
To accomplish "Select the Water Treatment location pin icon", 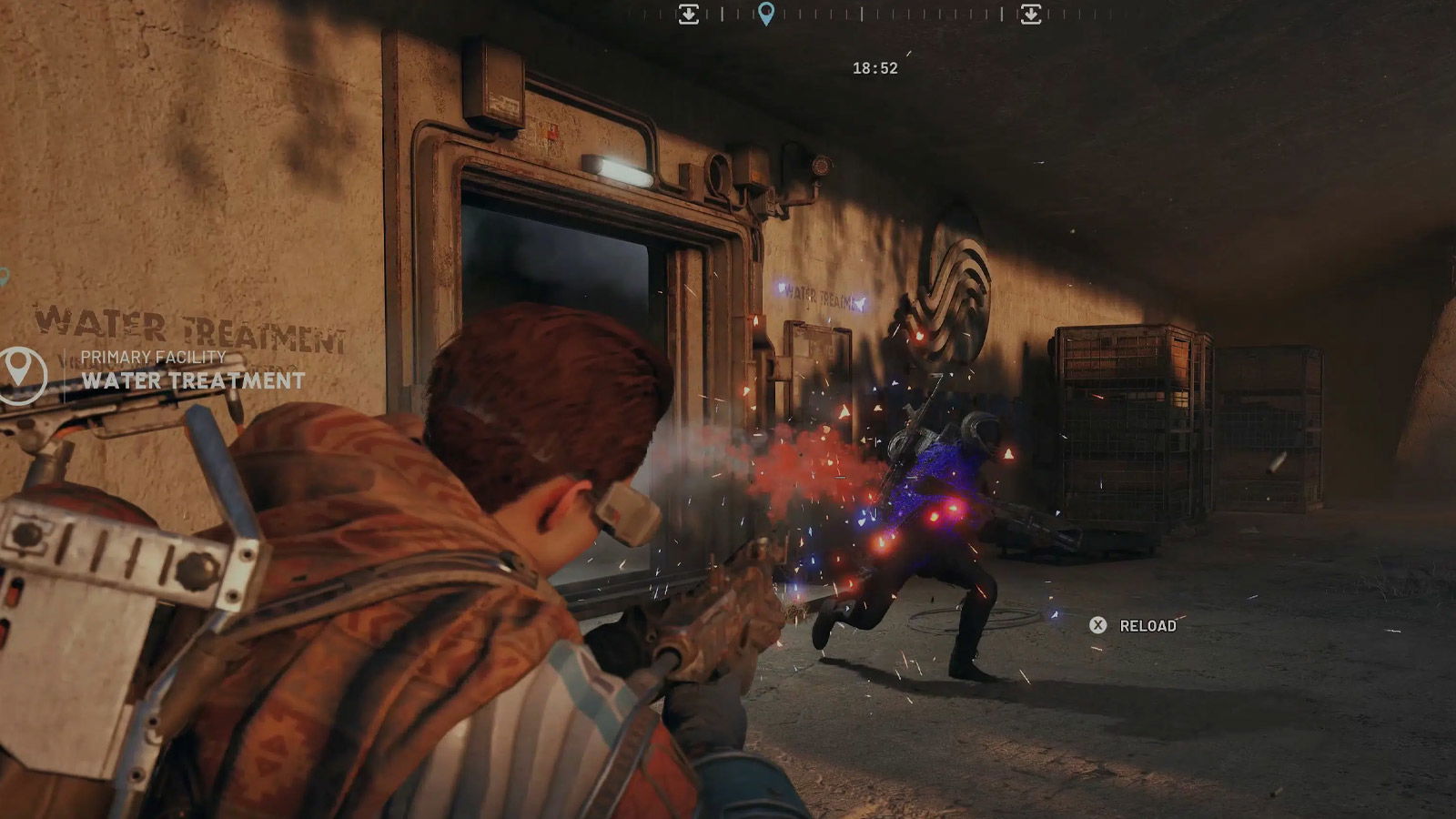I will click(x=21, y=372).
